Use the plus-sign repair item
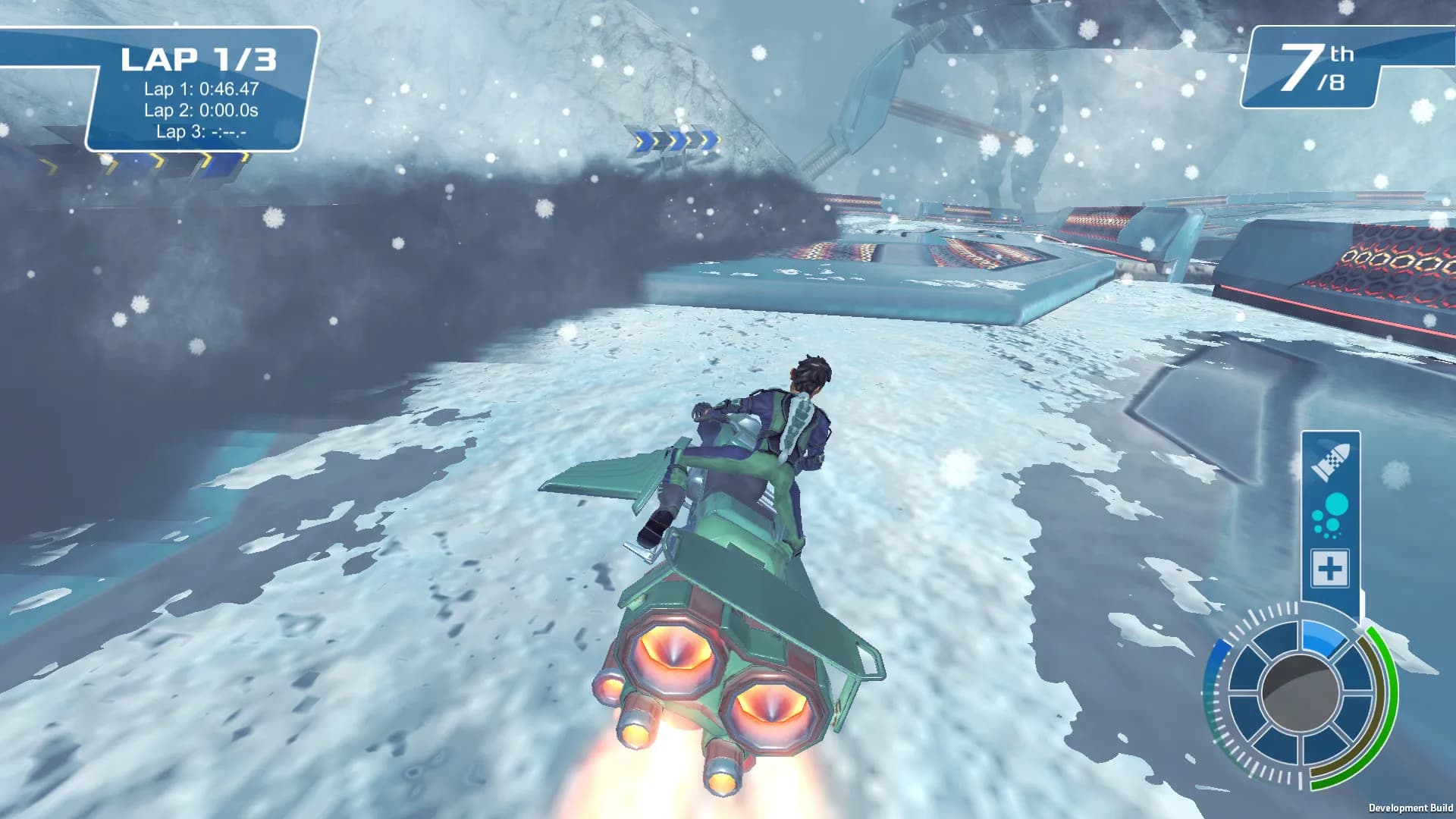The width and height of the screenshot is (1456, 819). (x=1330, y=568)
